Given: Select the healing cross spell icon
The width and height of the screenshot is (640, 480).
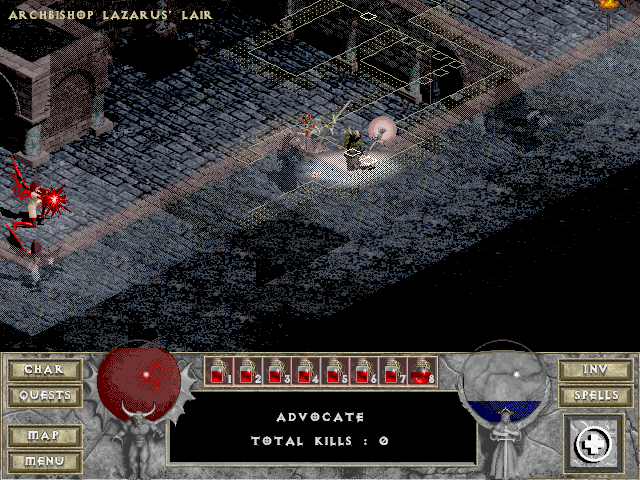Looking at the screenshot, I should pyautogui.click(x=593, y=444).
